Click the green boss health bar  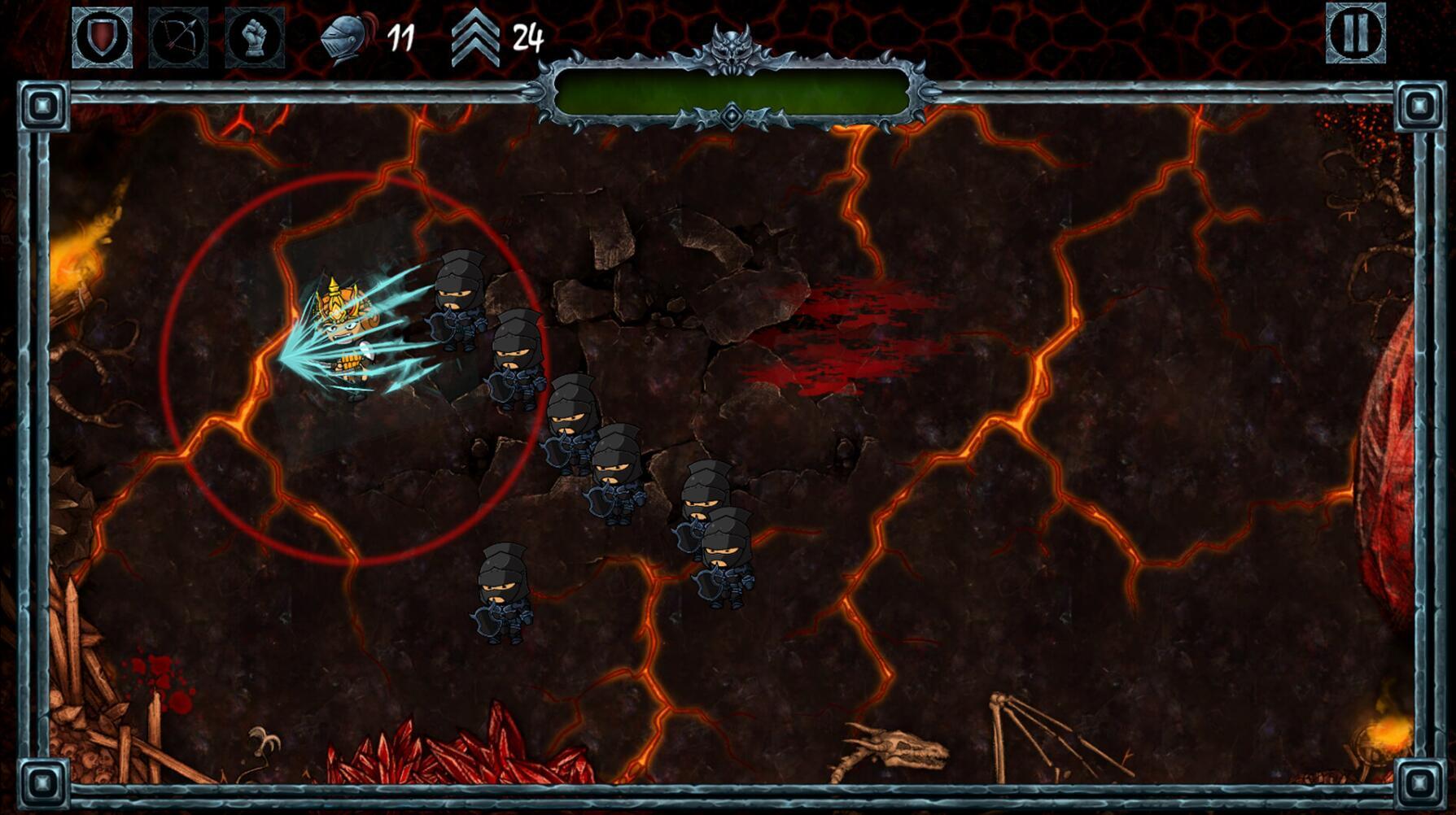pyautogui.click(x=730, y=91)
